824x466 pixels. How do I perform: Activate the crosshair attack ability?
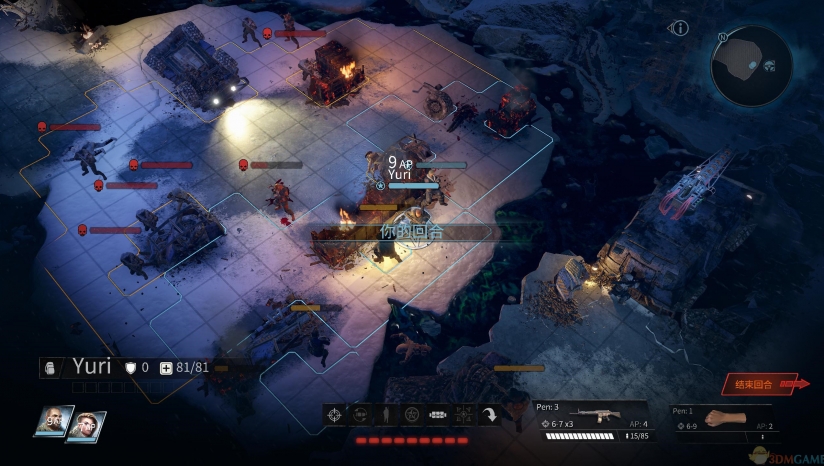click(x=335, y=416)
